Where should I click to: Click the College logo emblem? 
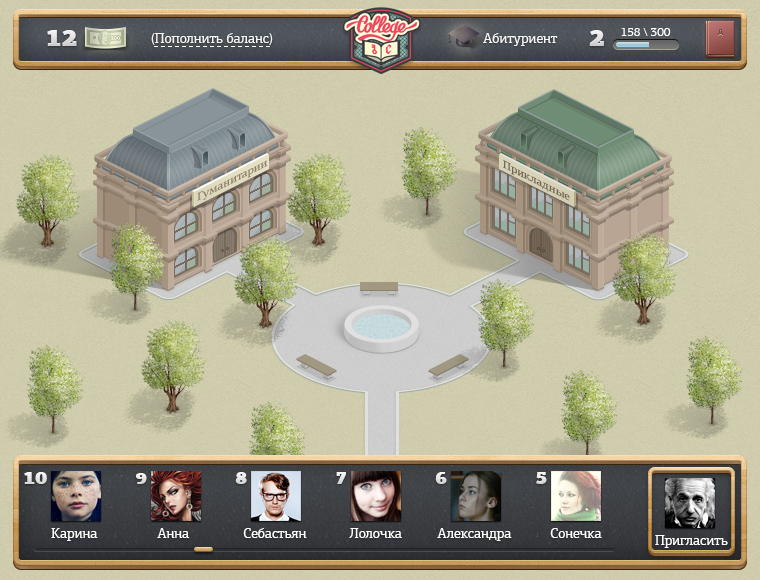(380, 40)
